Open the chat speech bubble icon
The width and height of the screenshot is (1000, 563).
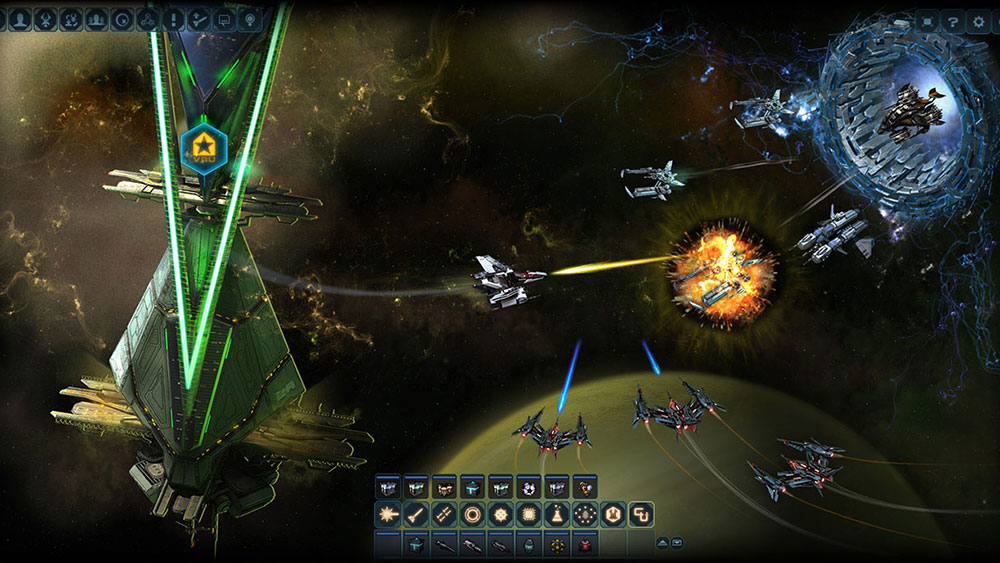[225, 18]
